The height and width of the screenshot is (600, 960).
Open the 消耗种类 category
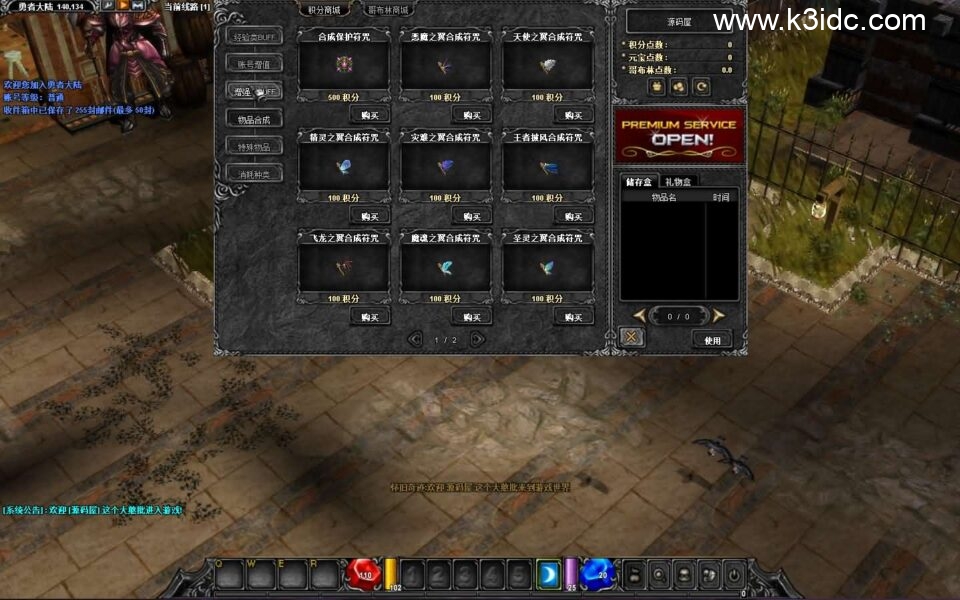pyautogui.click(x=253, y=174)
